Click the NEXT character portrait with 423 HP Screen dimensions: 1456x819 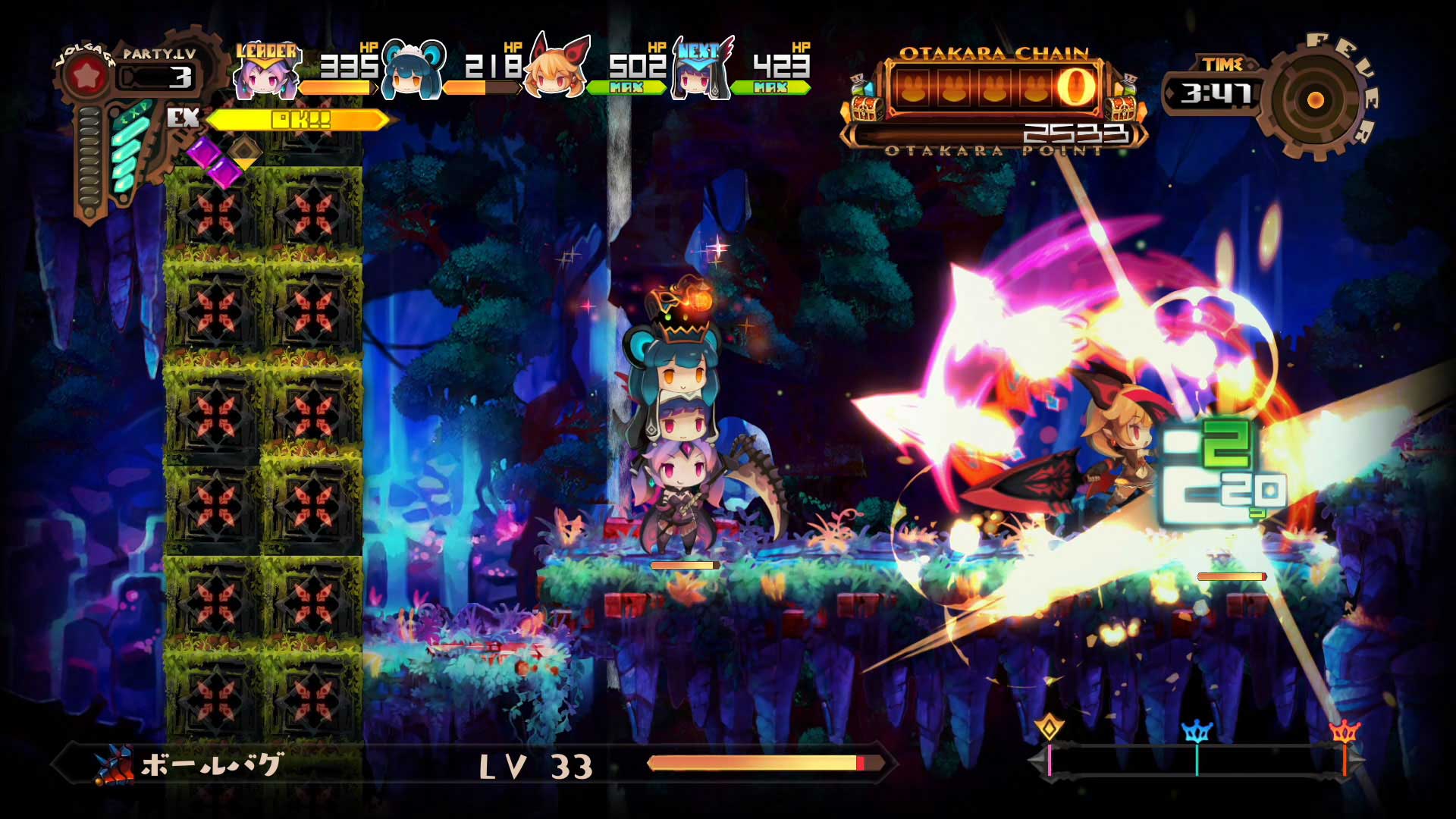point(698,80)
